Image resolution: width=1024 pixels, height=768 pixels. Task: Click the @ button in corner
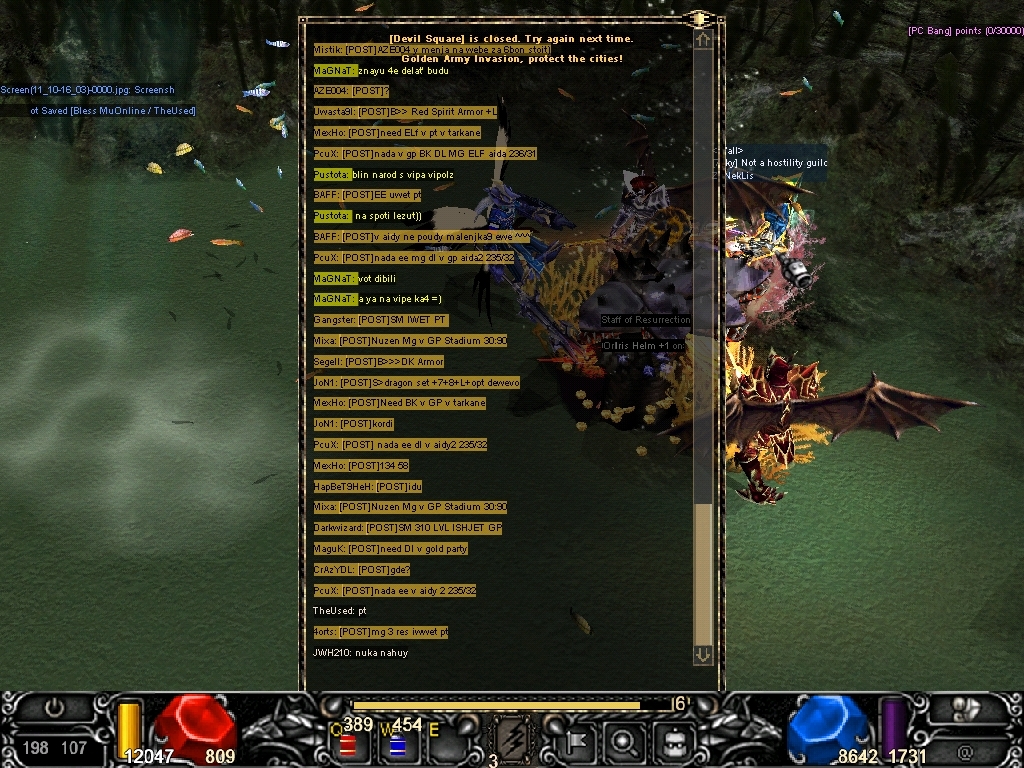point(965,750)
